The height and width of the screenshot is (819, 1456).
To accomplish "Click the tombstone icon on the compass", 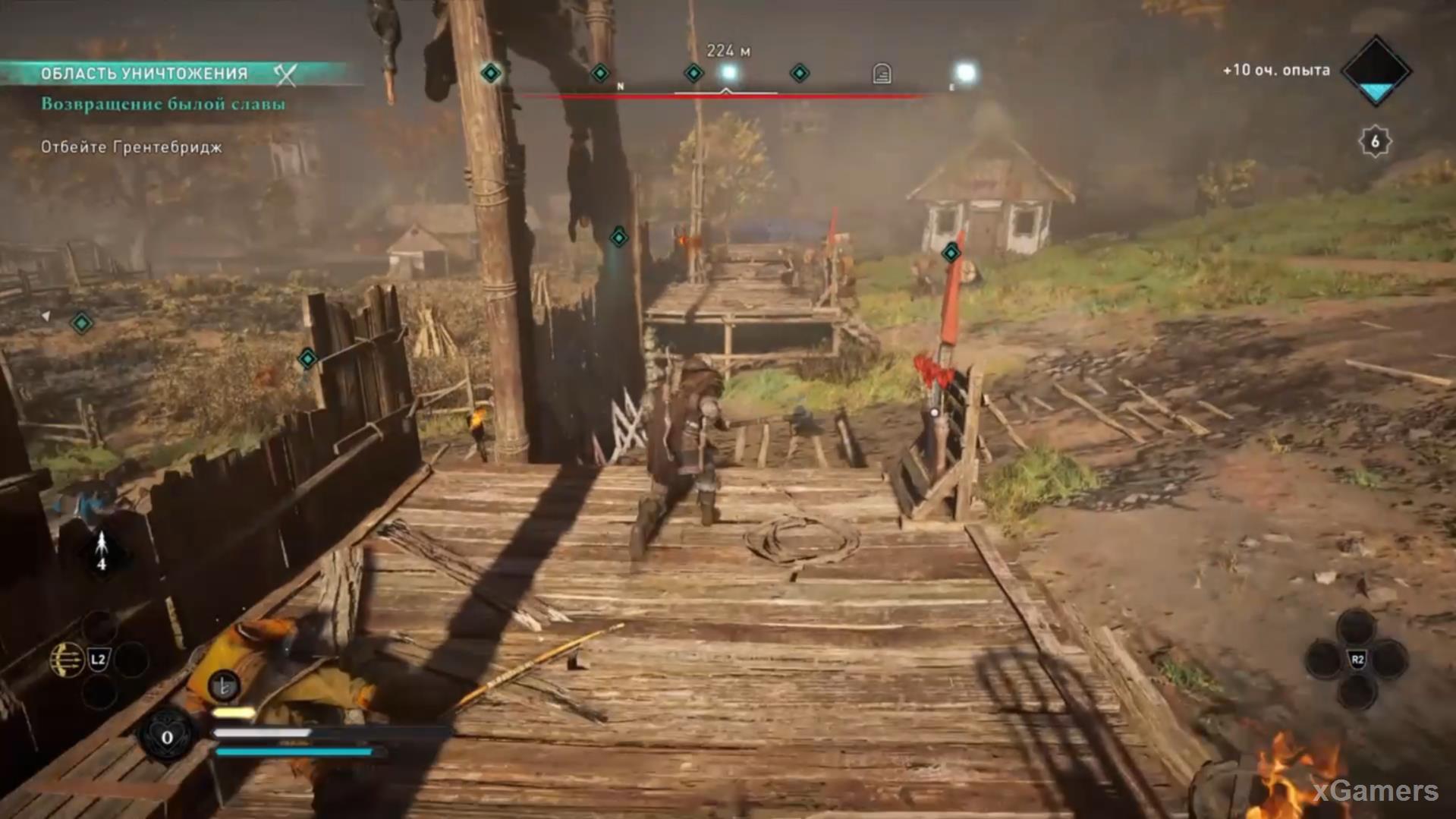I will click(882, 74).
